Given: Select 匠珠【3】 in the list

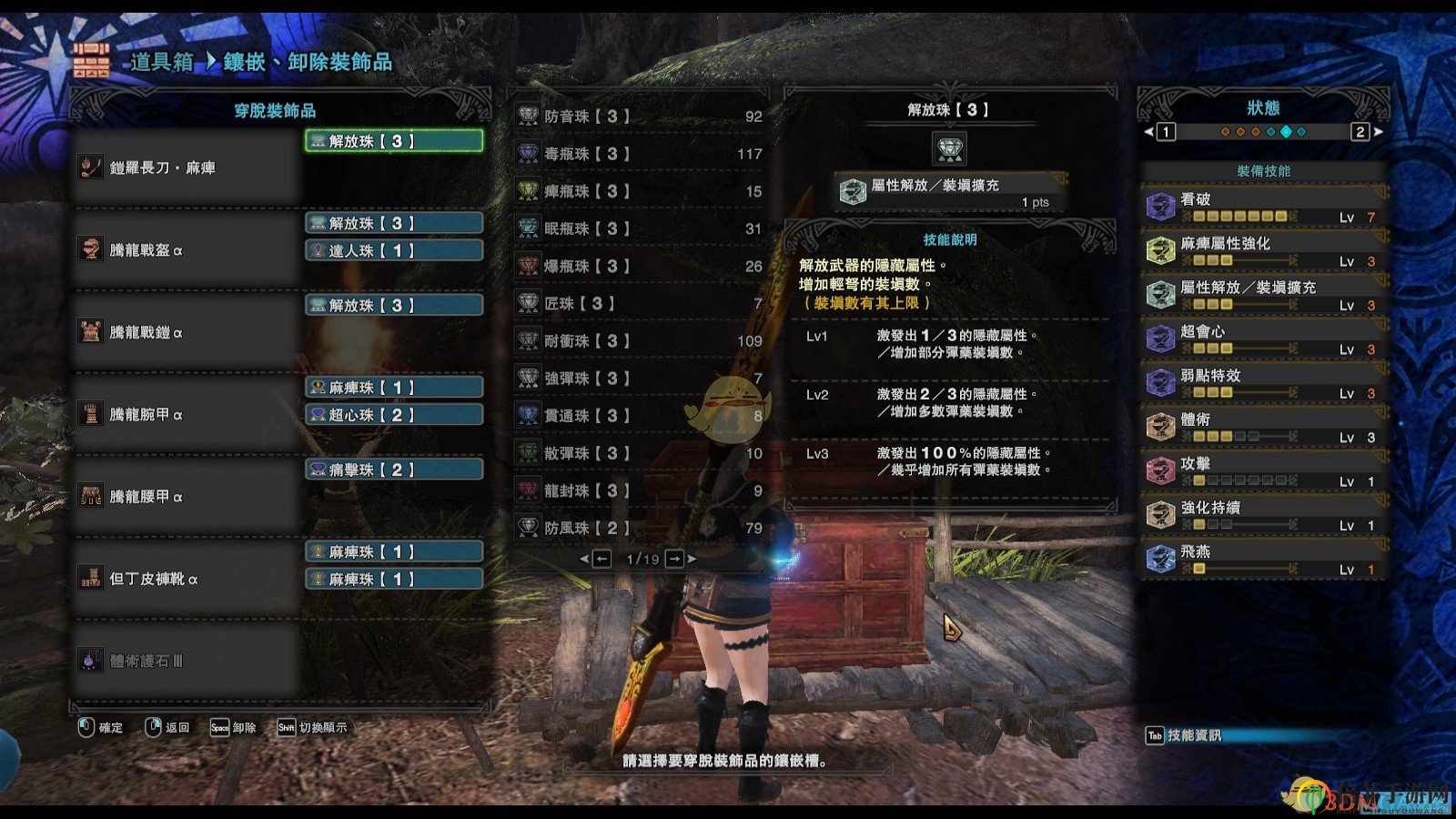Looking at the screenshot, I should tap(639, 303).
